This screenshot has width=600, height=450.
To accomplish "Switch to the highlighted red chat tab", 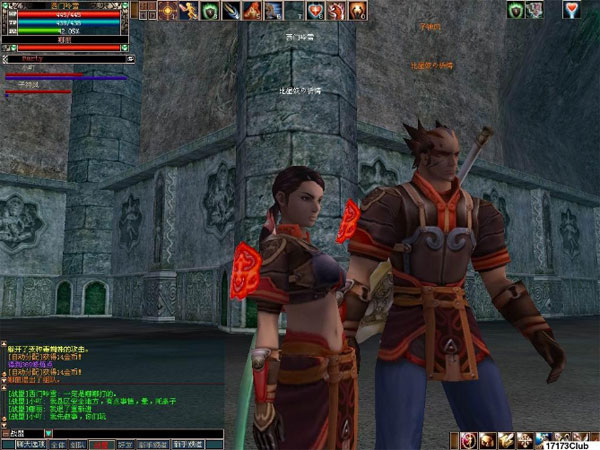I will [x=99, y=443].
